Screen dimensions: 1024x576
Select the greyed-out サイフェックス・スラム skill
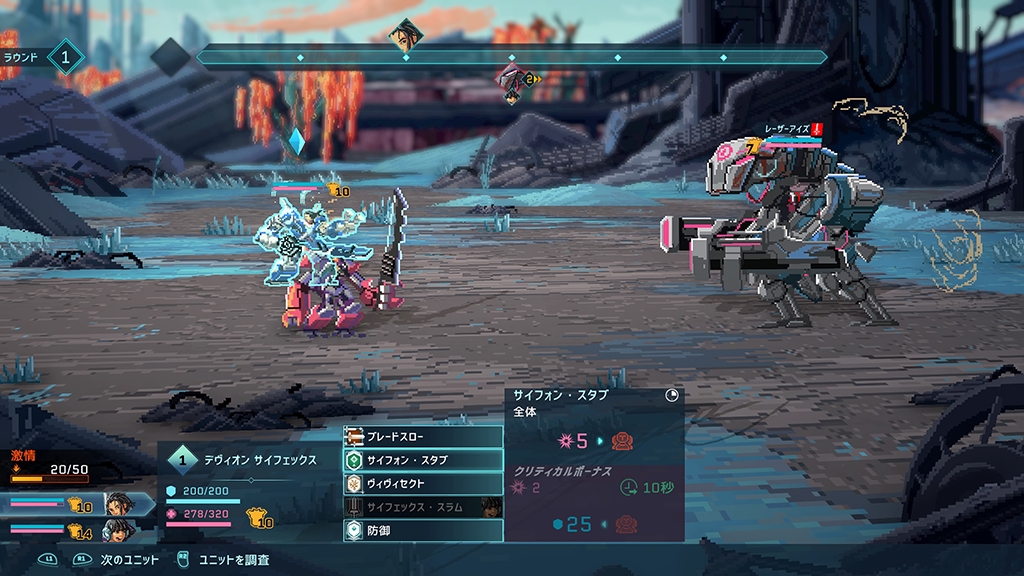tap(422, 507)
